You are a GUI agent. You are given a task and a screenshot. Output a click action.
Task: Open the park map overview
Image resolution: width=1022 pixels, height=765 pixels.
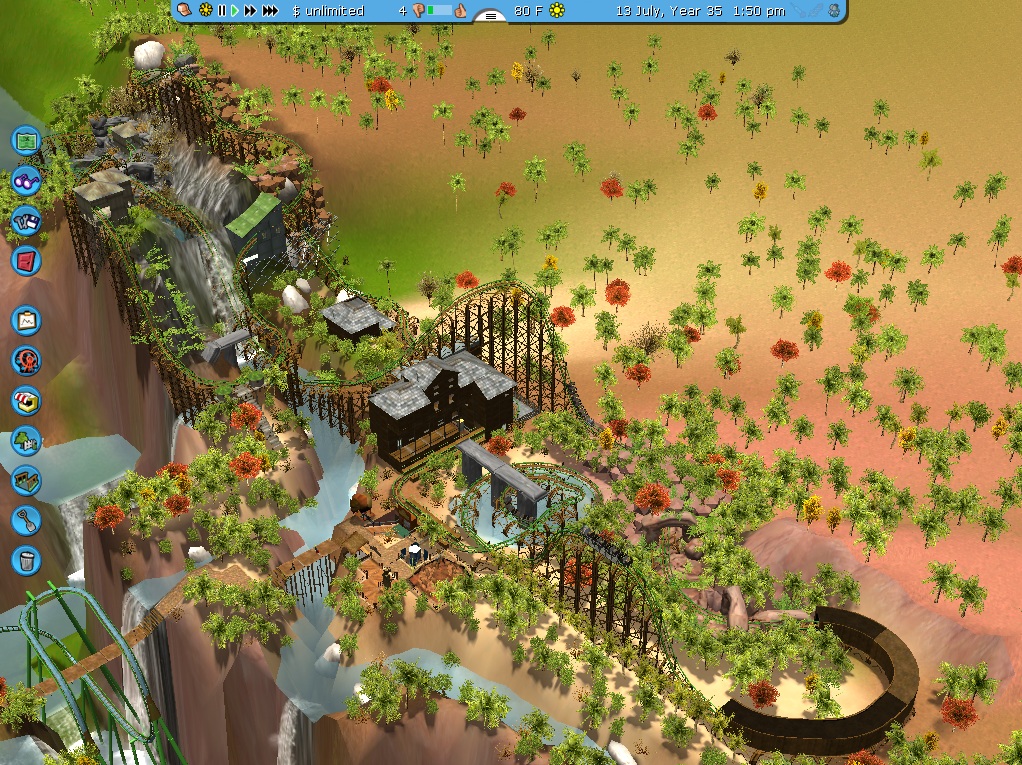click(x=26, y=140)
